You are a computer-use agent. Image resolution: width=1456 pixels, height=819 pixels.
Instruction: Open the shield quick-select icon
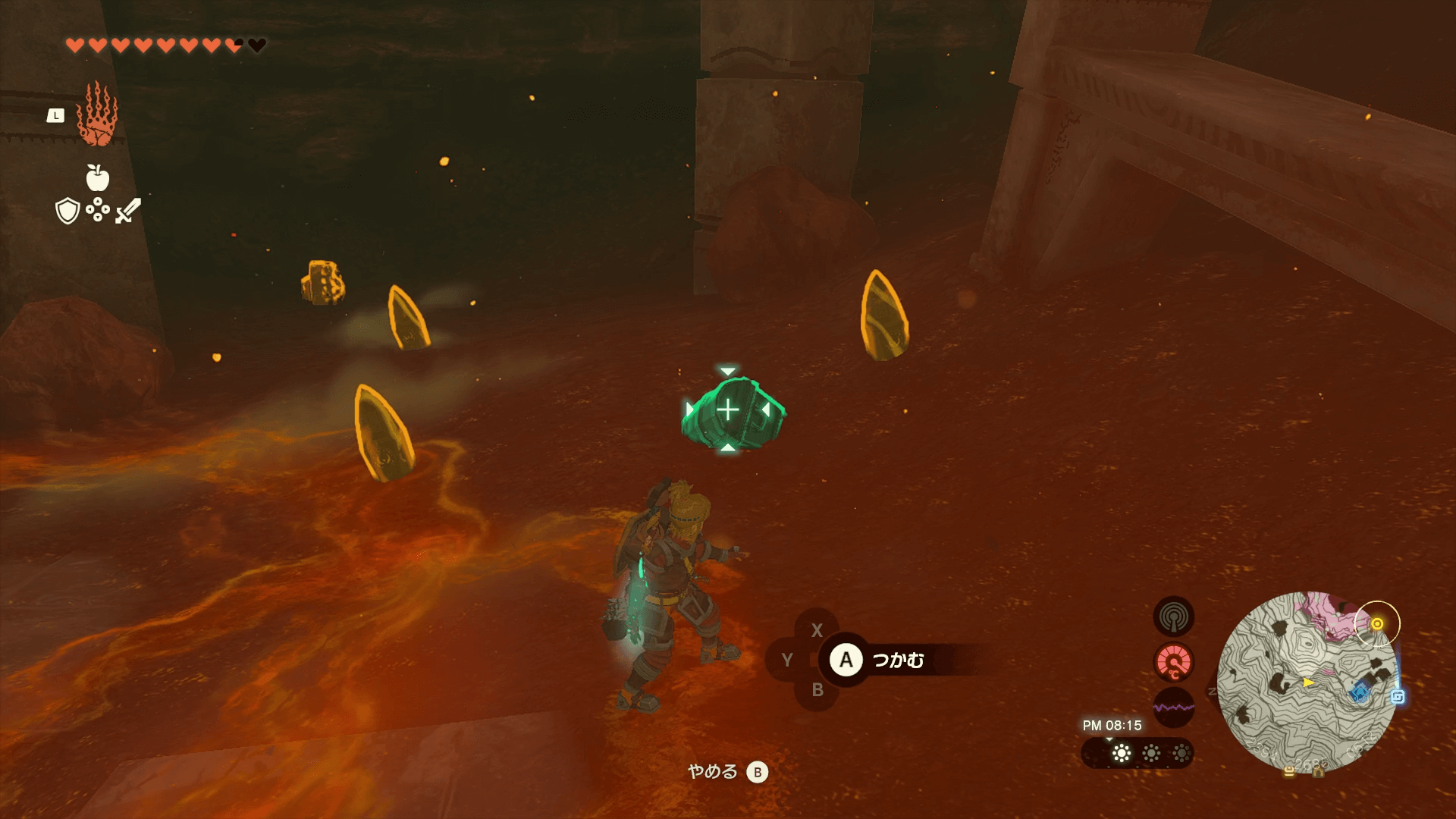click(x=67, y=211)
